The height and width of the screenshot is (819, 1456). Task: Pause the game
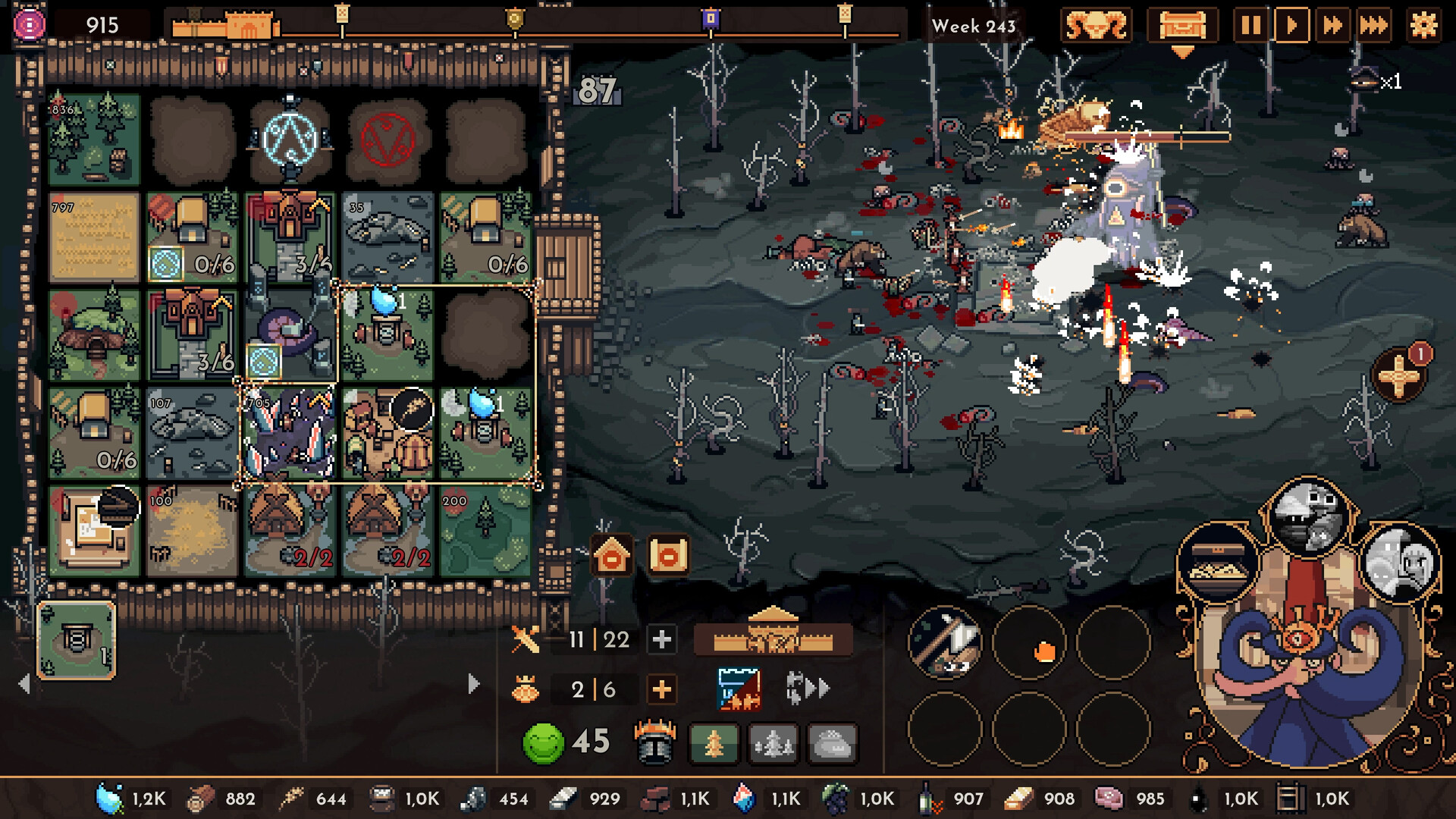[1250, 26]
